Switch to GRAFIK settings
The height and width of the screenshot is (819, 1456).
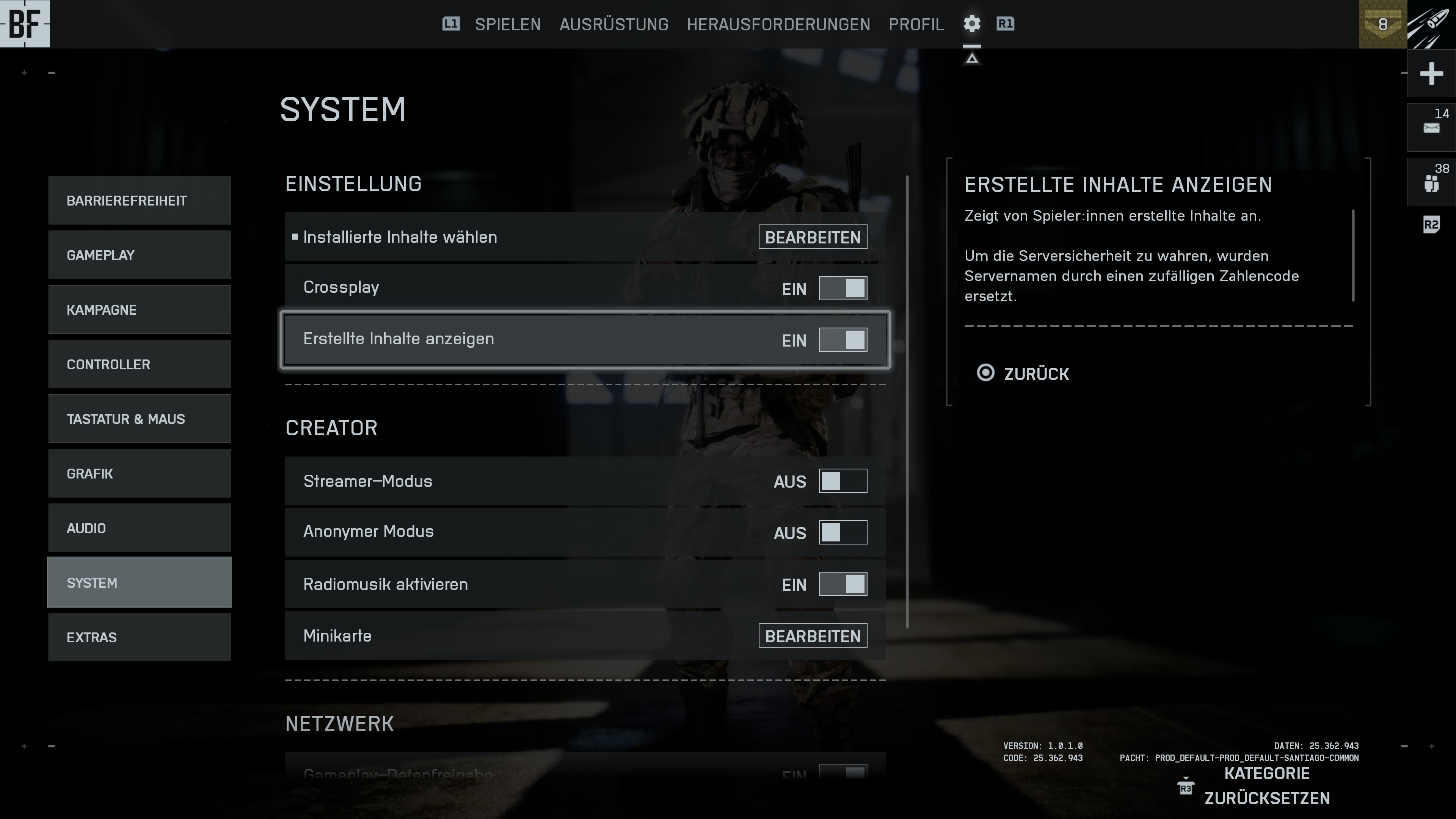point(139,474)
